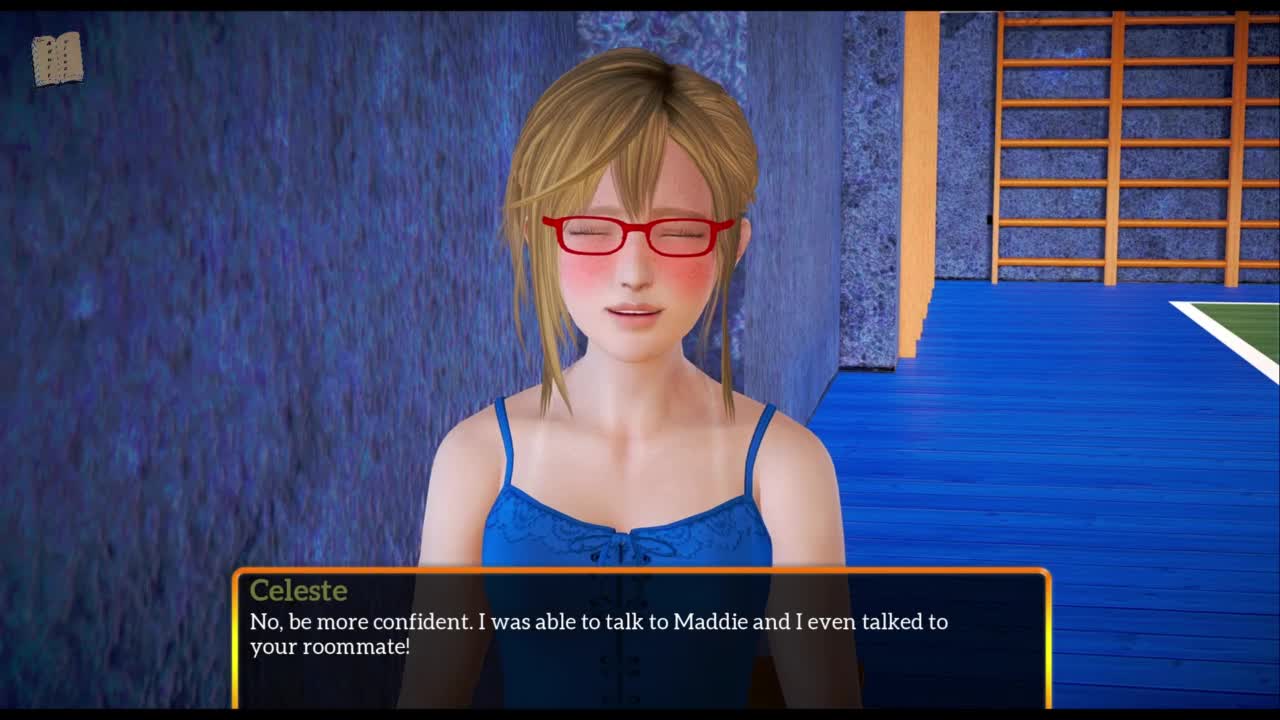Open the journal book icon
The image size is (1280, 720).
57,59
